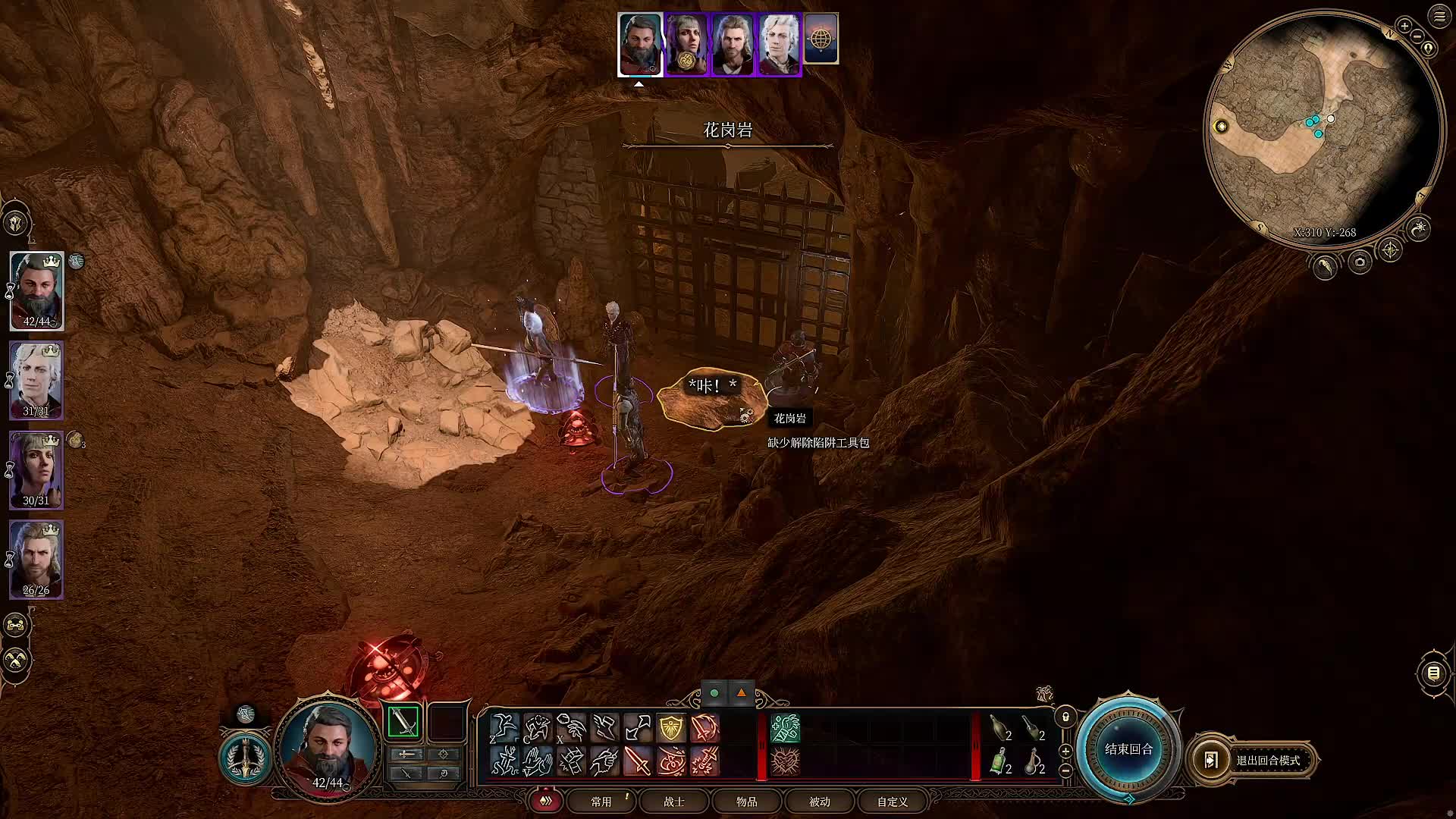Image resolution: width=1456 pixels, height=819 pixels.
Task: Activate the golden shield ability in the hotbar
Action: point(671,728)
